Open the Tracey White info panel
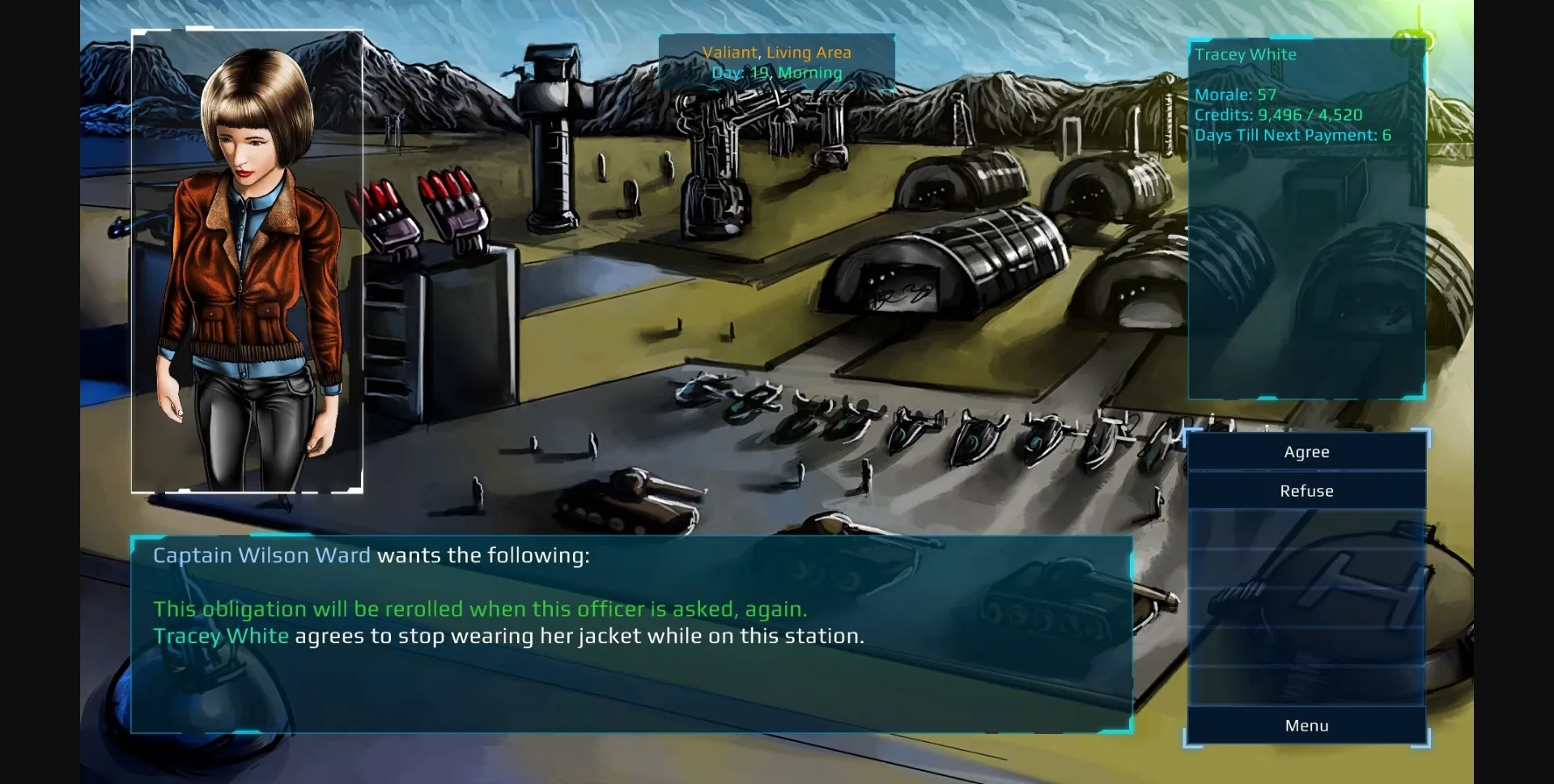Viewport: 1554px width, 784px height. tap(1305, 218)
